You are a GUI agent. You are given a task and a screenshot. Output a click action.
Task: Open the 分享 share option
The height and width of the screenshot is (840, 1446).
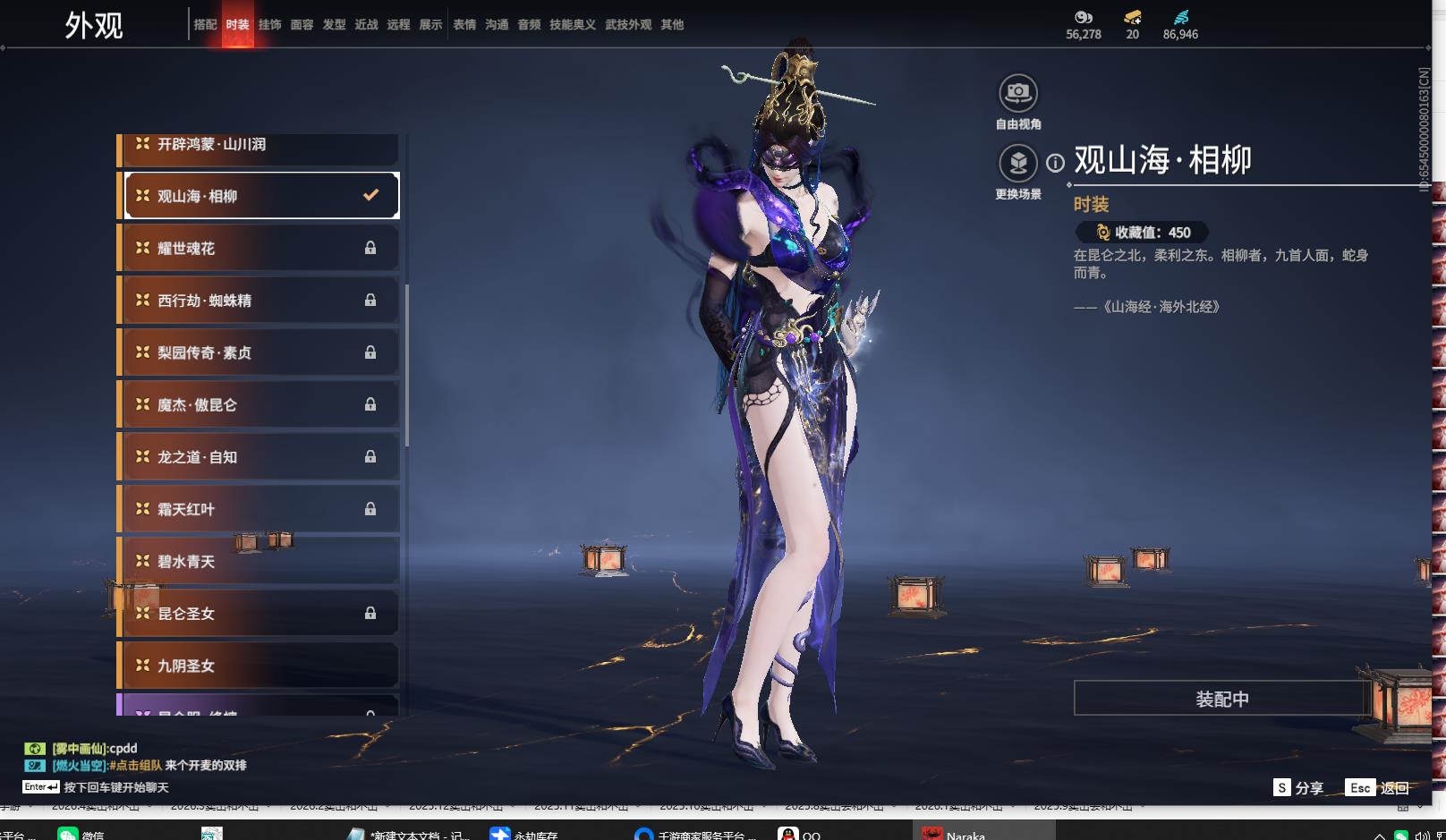pyautogui.click(x=1298, y=787)
